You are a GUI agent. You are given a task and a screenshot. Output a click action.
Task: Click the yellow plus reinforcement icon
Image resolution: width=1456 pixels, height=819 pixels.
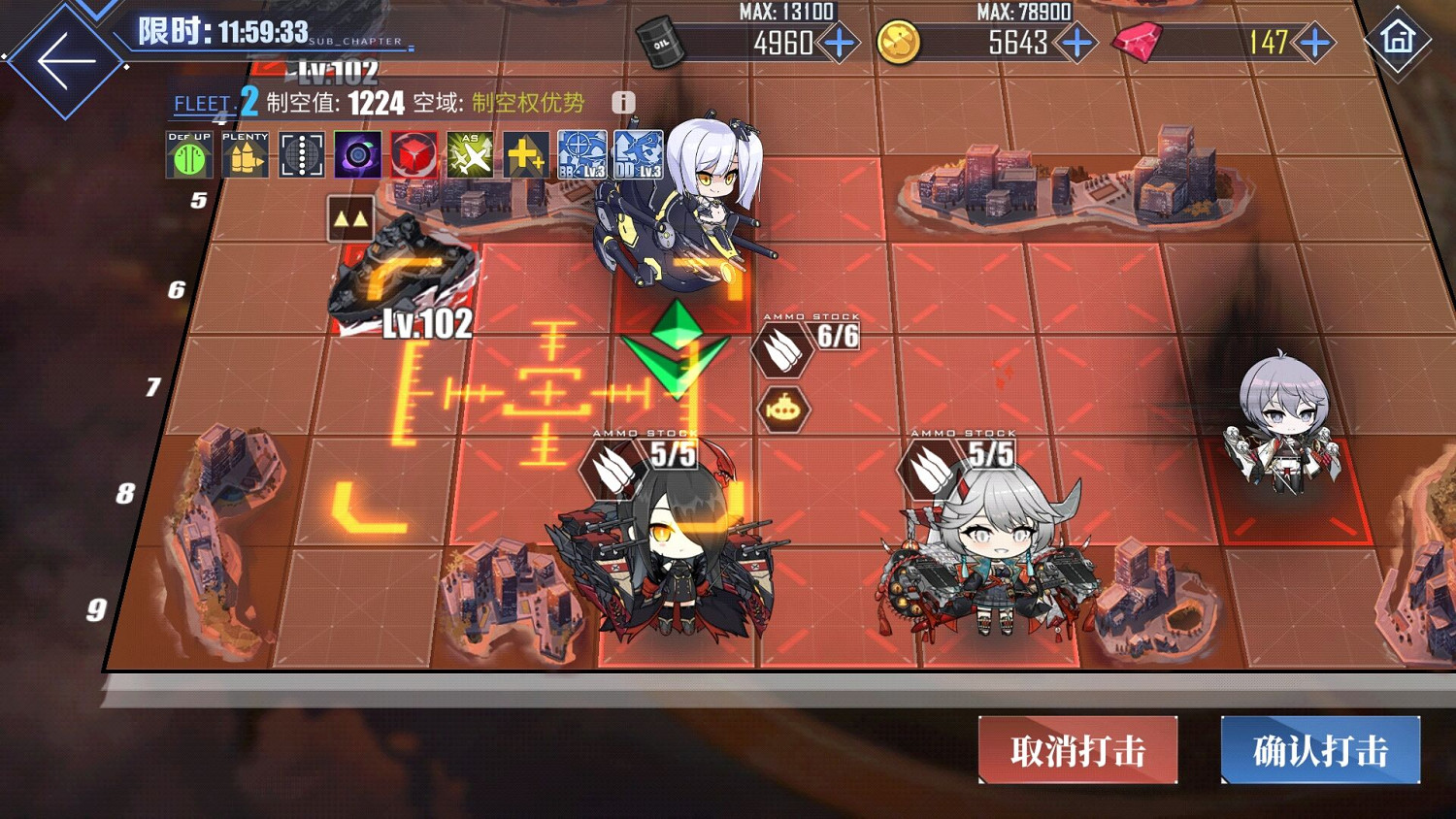[x=526, y=157]
